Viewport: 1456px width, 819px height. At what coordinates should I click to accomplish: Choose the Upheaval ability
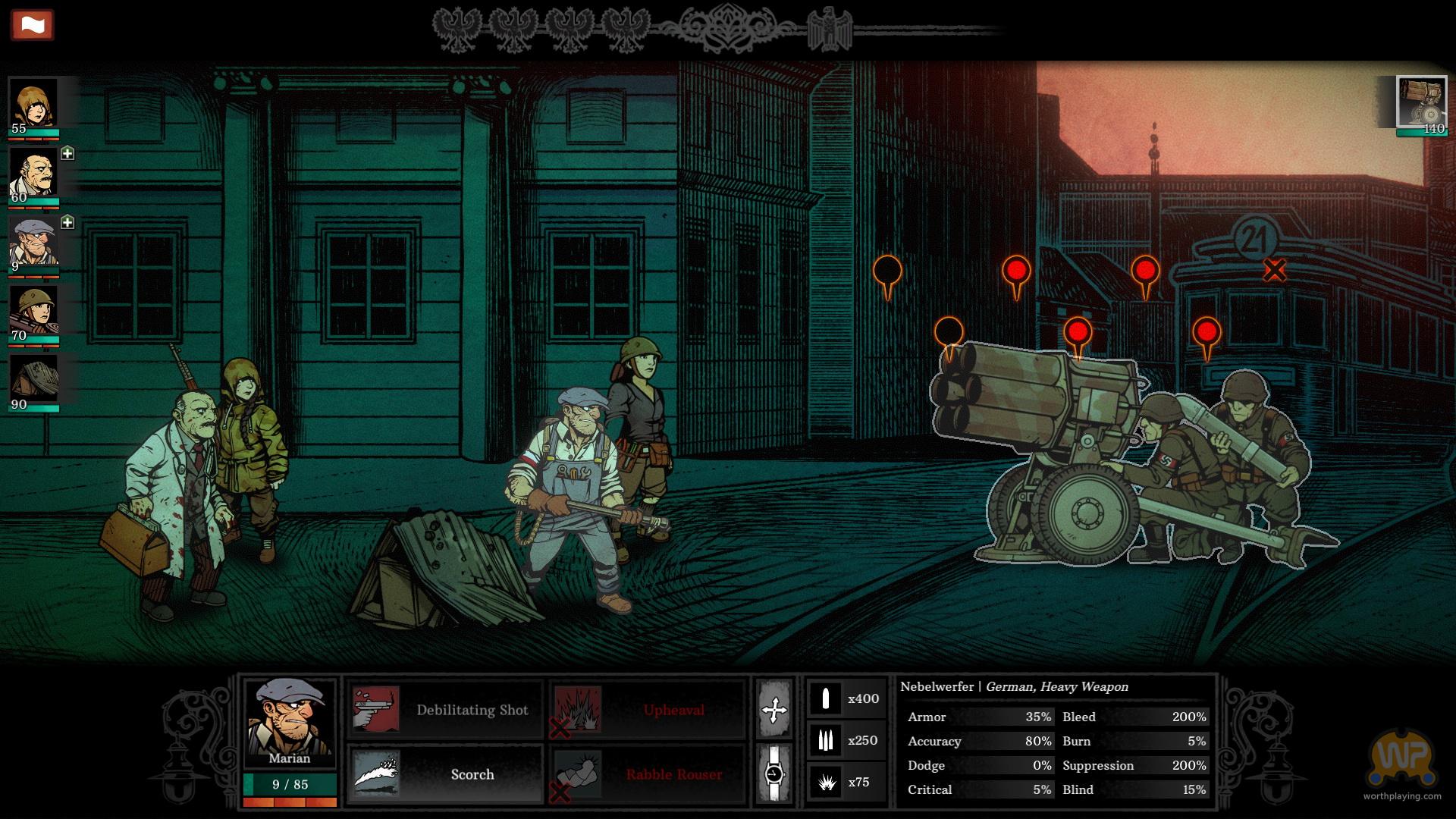pos(648,710)
